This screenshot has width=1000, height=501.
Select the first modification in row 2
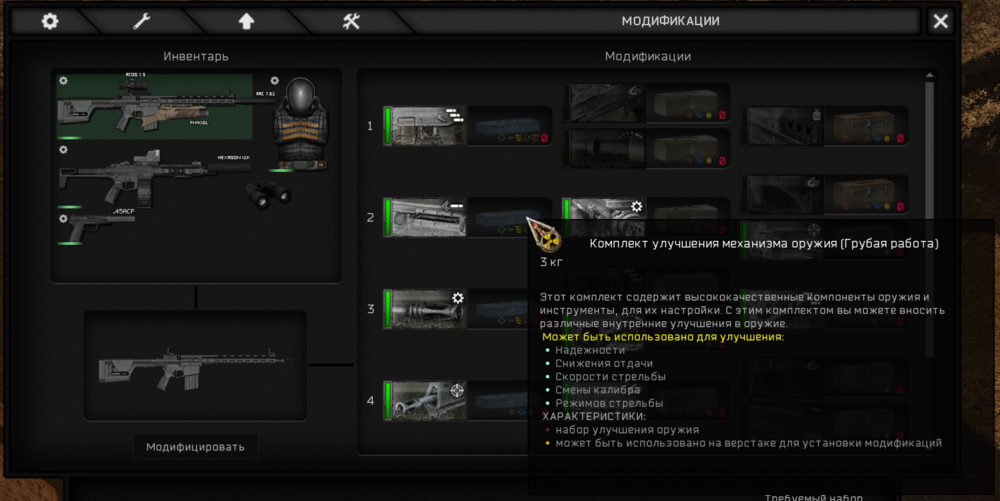point(426,217)
